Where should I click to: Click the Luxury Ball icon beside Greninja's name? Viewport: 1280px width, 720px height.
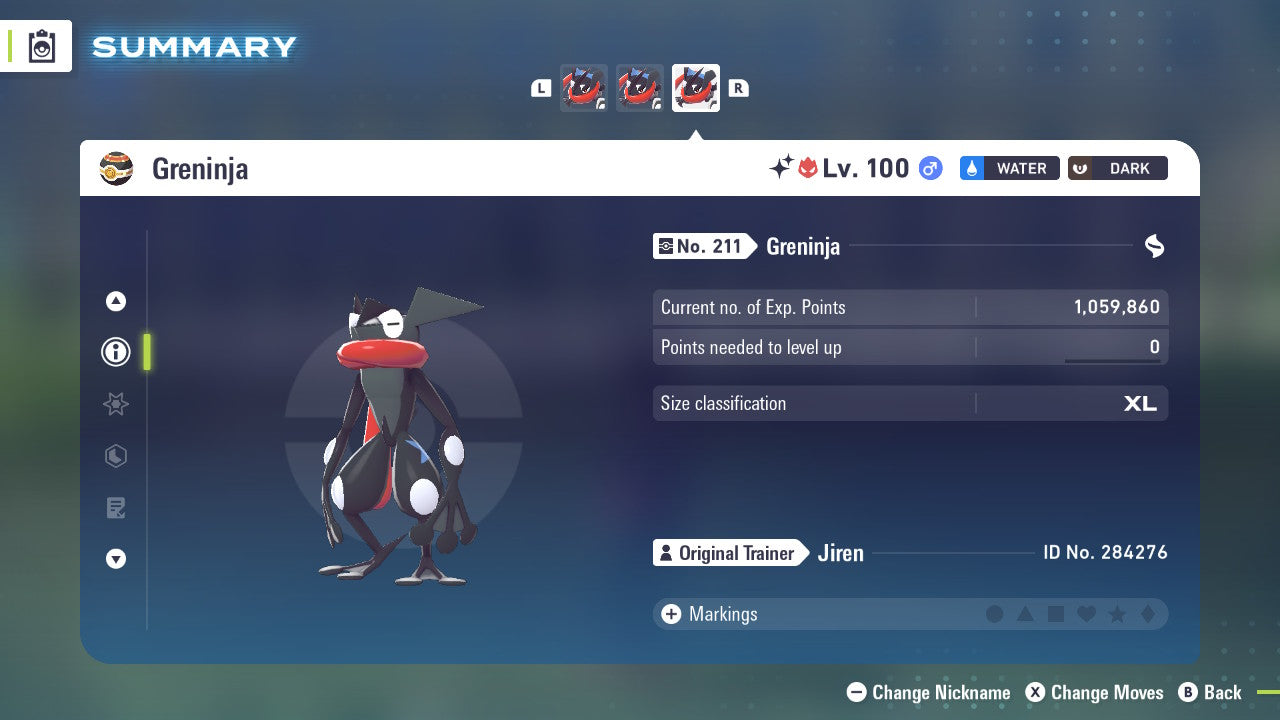[x=117, y=168]
